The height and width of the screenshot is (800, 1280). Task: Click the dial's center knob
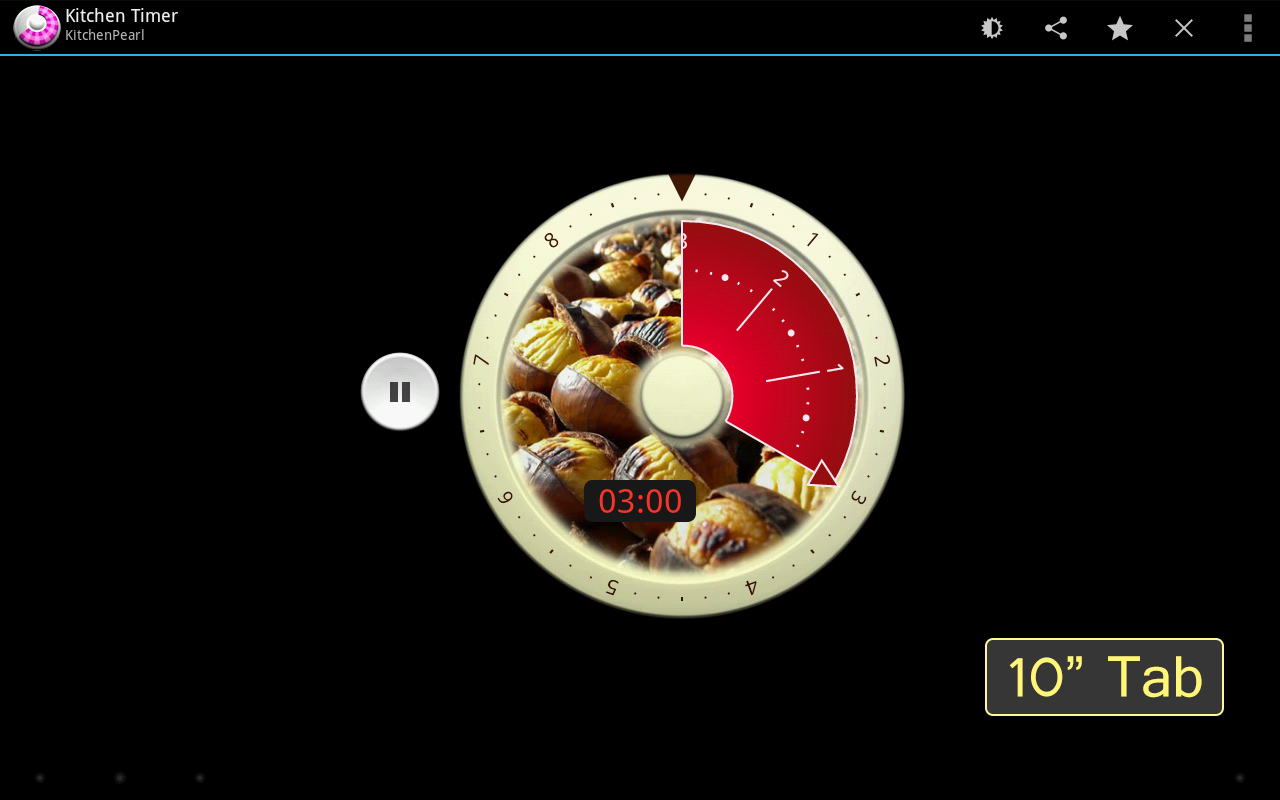pyautogui.click(x=683, y=397)
